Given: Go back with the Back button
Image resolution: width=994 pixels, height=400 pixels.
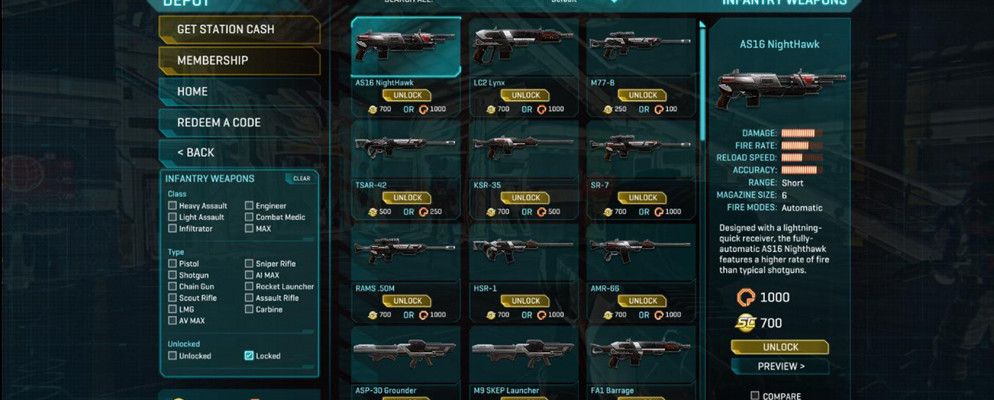Looking at the screenshot, I should (x=238, y=152).
